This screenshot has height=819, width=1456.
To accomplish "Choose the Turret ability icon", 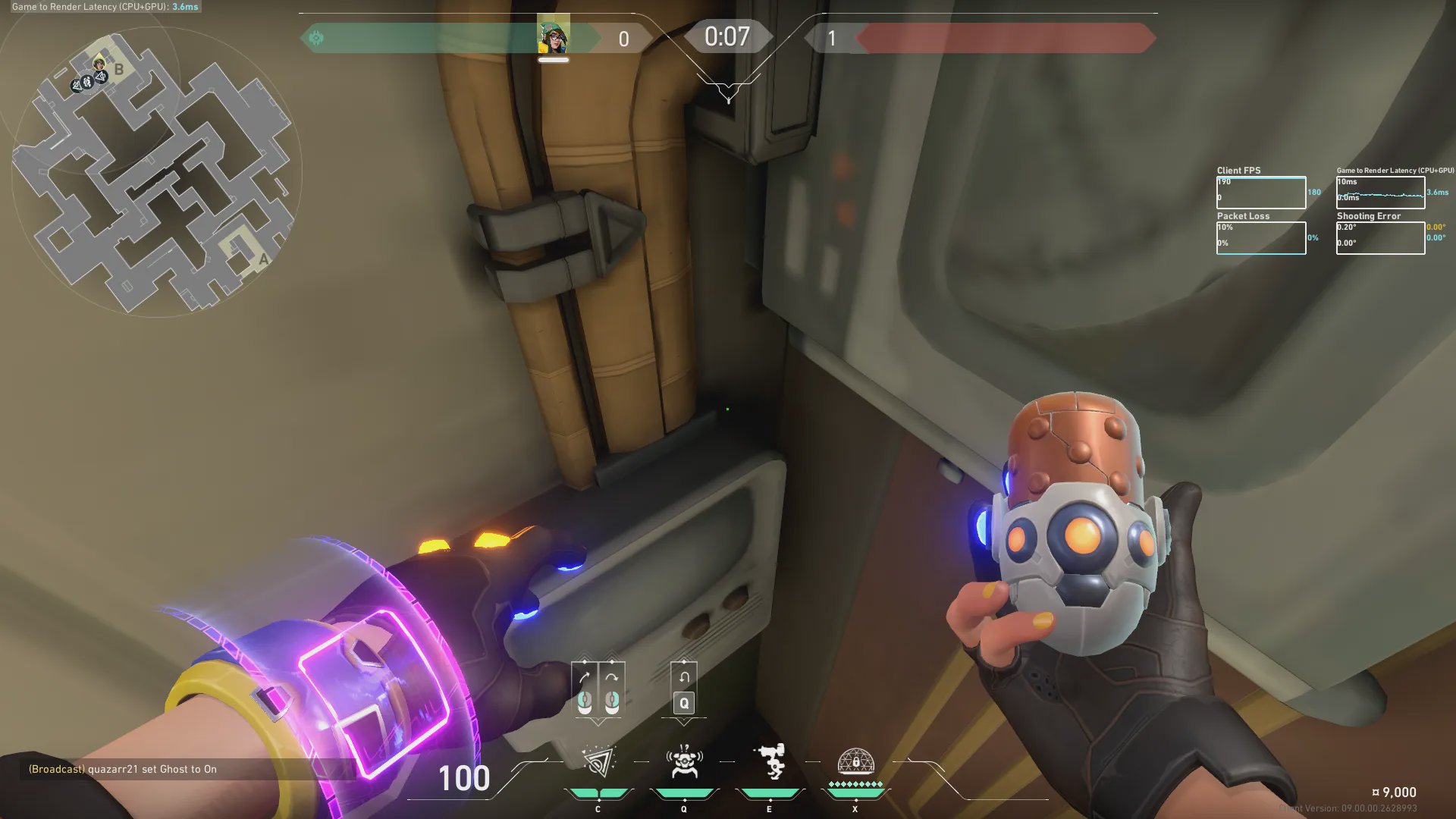I will tap(770, 762).
